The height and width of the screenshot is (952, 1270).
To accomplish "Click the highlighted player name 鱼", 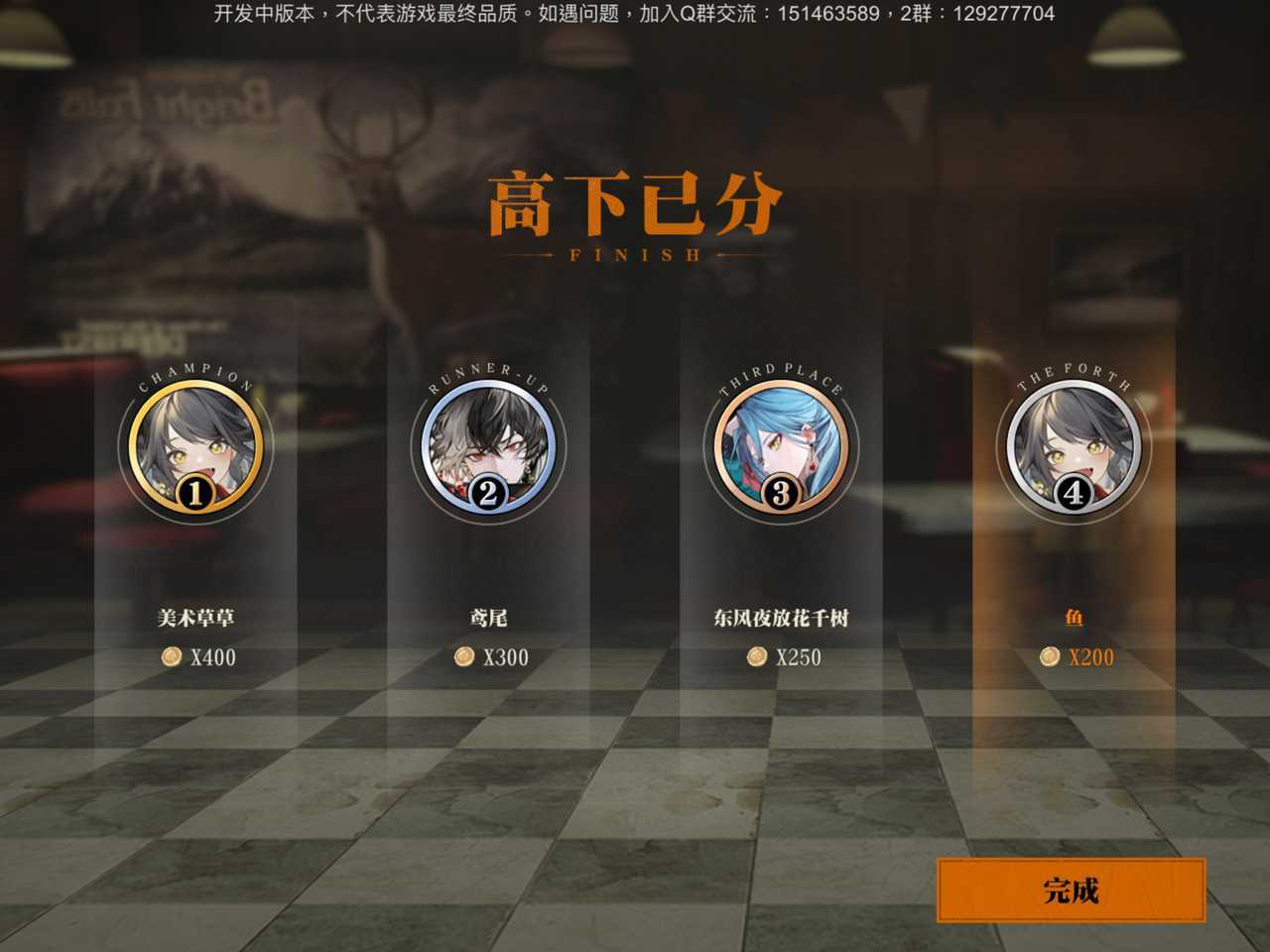I will click(x=1076, y=615).
